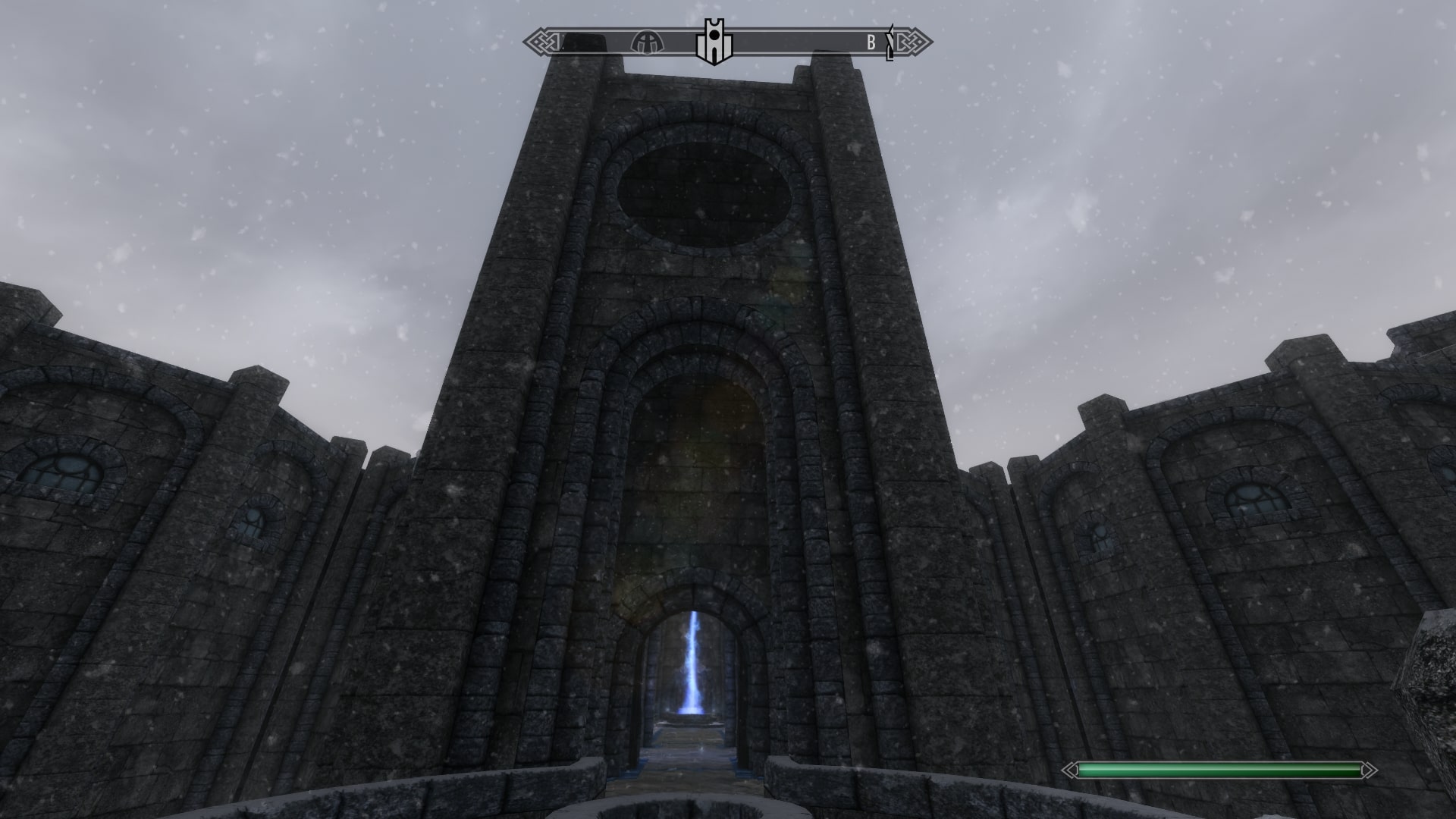
Task: Select the white 'B' cardinal direction on the compass
Action: pyautogui.click(x=871, y=42)
